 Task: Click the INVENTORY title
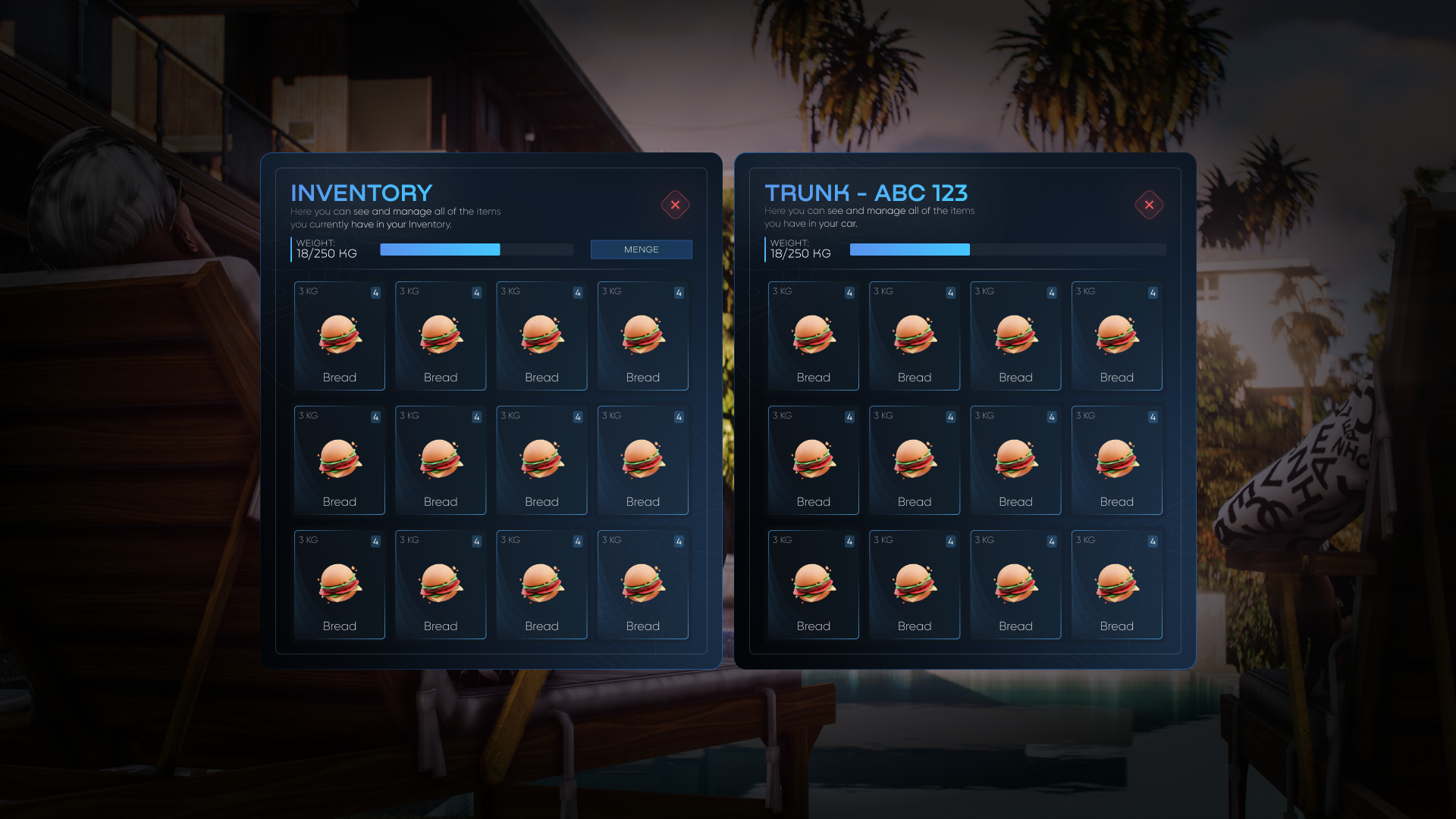pos(360,193)
